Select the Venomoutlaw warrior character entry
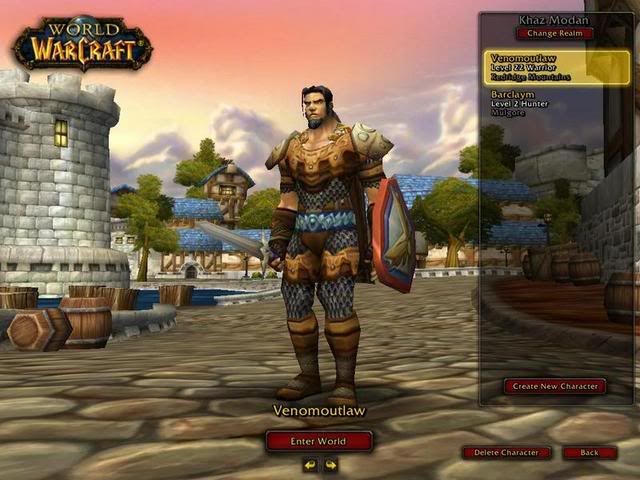The image size is (640, 480). (x=557, y=67)
